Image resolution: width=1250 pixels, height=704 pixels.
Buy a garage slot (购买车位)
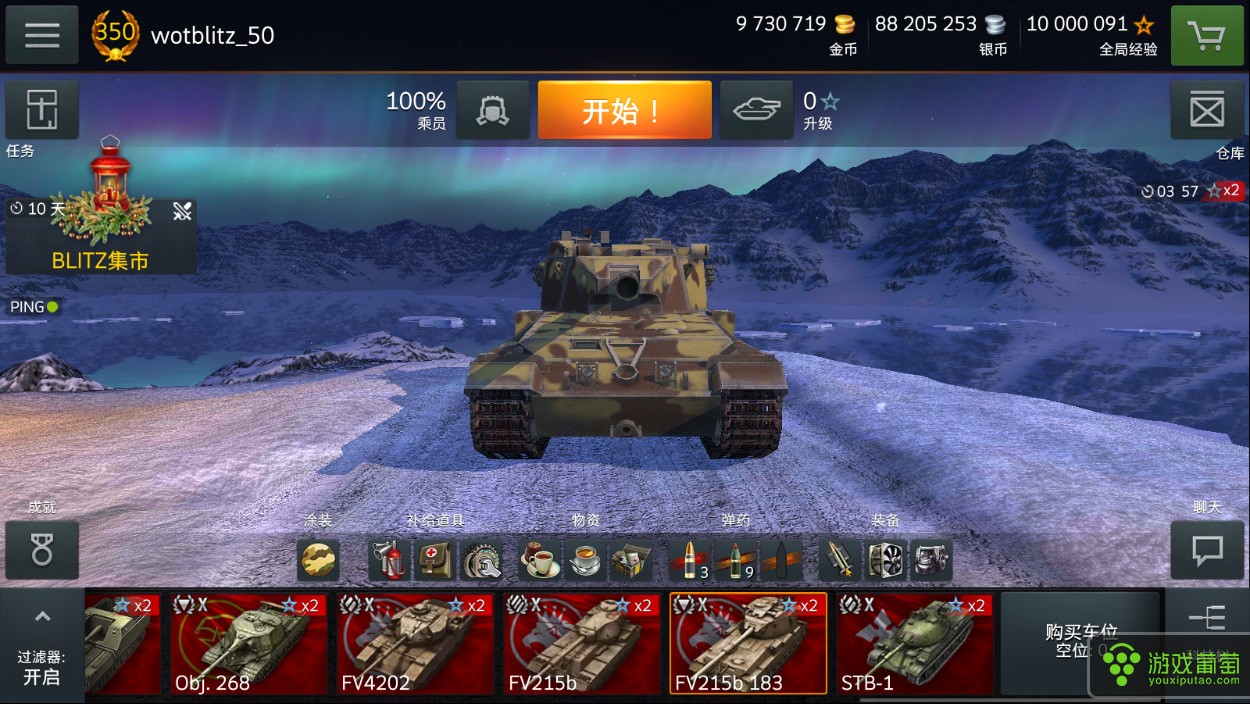pos(1080,641)
